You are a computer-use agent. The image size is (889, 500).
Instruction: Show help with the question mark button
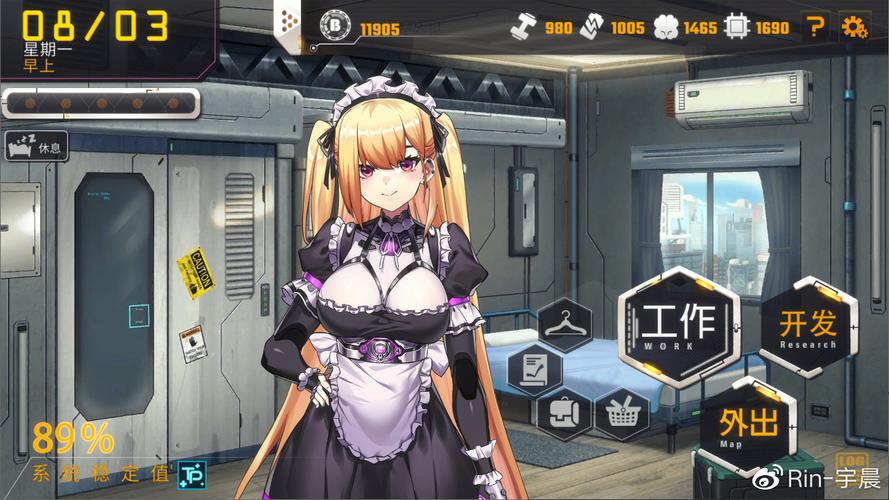click(x=817, y=27)
